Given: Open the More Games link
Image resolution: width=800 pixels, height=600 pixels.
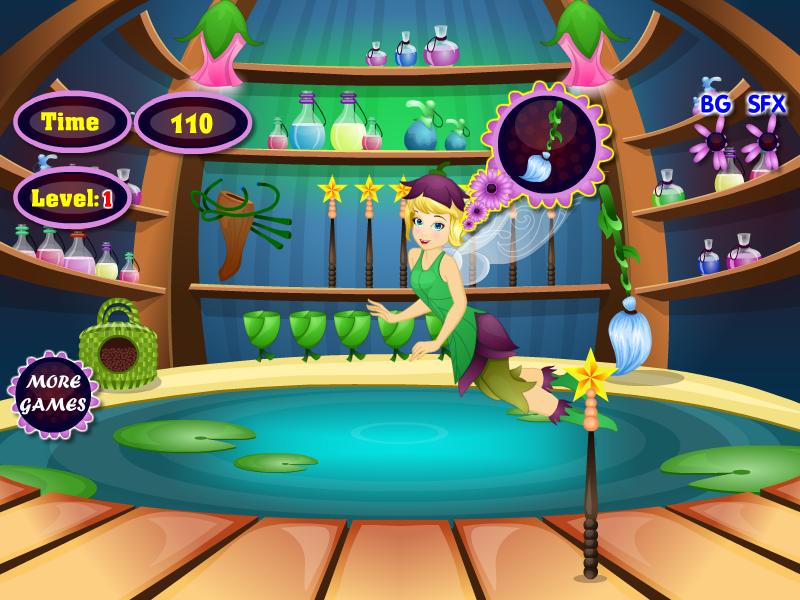Looking at the screenshot, I should click(54, 393).
